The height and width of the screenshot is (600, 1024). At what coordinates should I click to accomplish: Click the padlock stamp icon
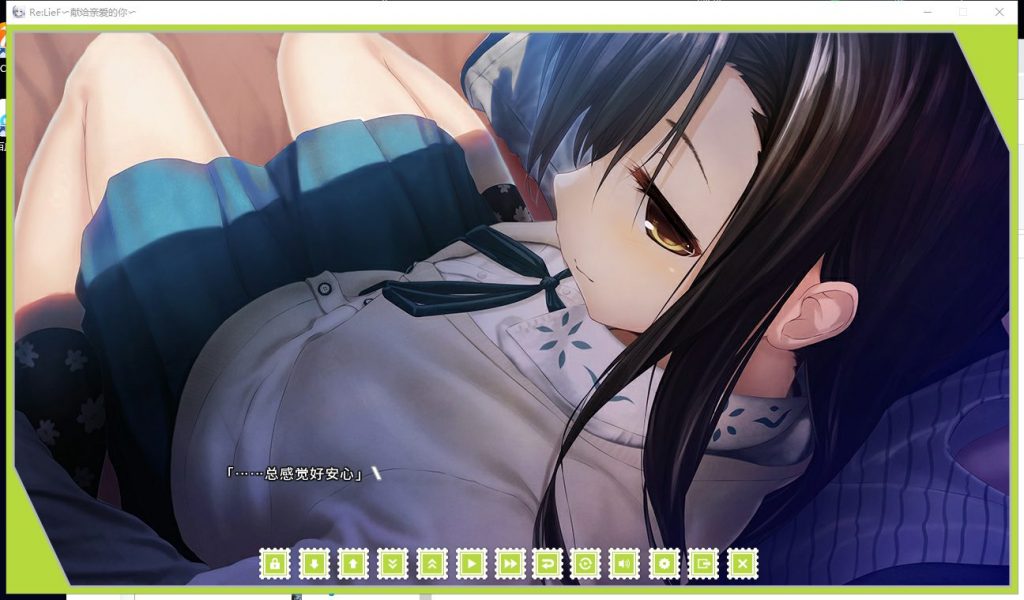[274, 564]
